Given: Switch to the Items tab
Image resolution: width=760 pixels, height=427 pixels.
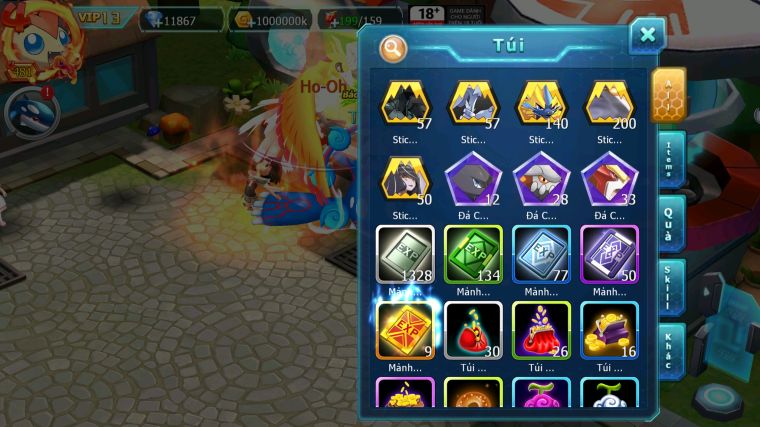Looking at the screenshot, I should [x=669, y=160].
